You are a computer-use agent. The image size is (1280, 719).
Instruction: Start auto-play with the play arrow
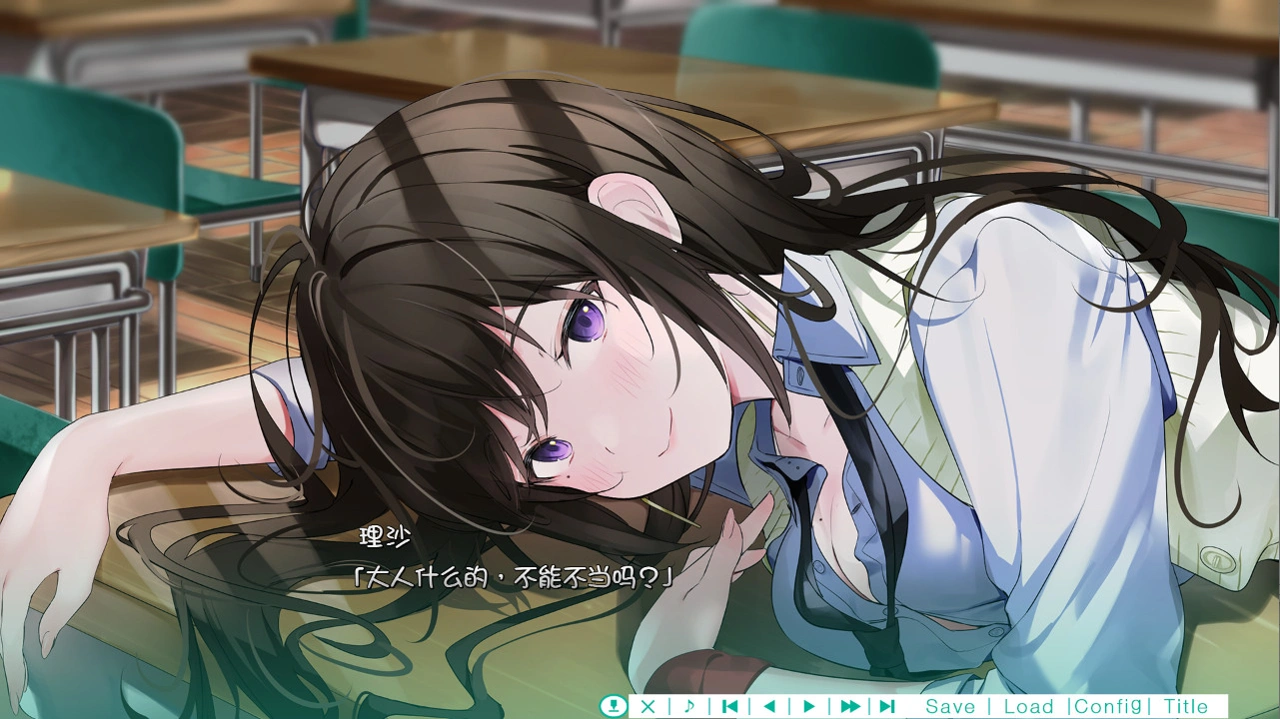[x=809, y=706]
